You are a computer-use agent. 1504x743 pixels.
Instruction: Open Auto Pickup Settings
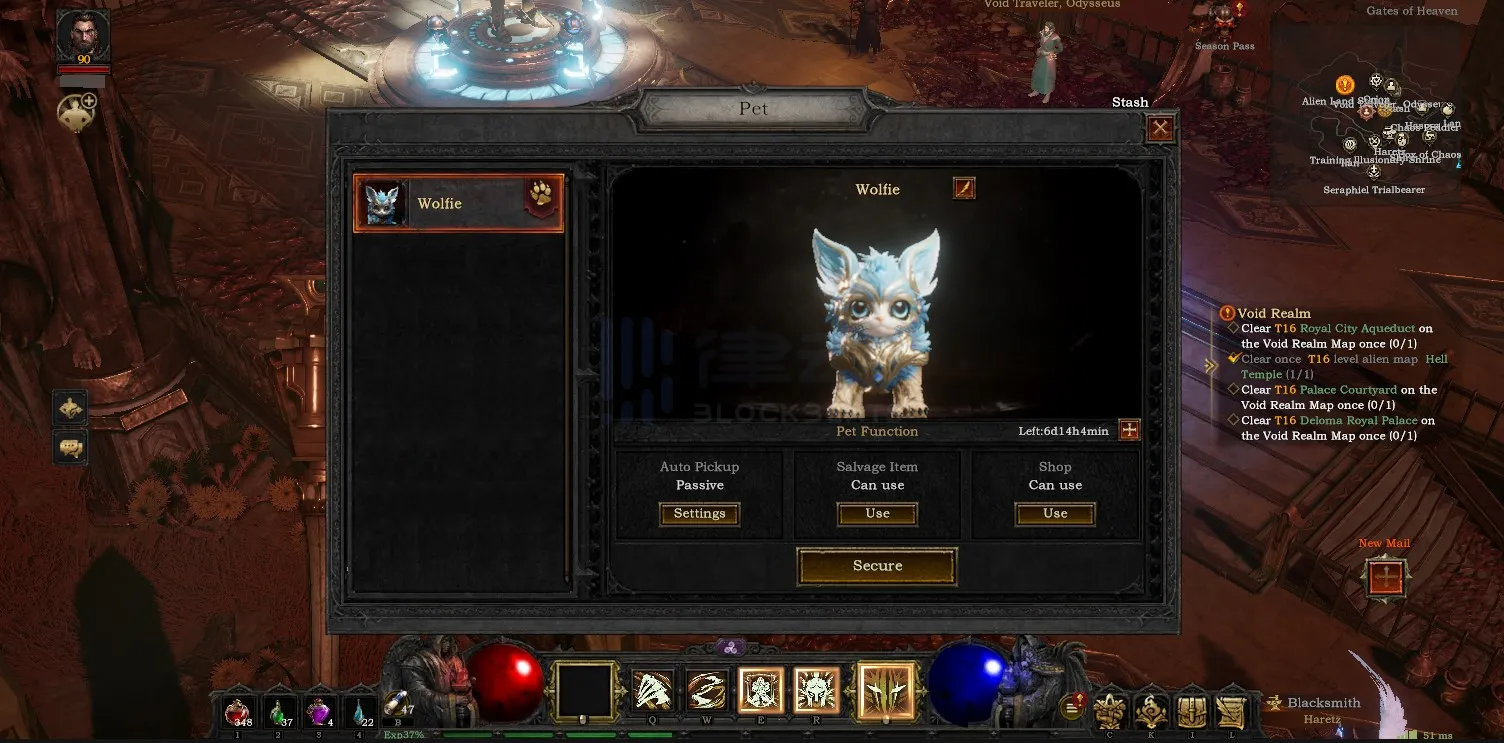699,514
